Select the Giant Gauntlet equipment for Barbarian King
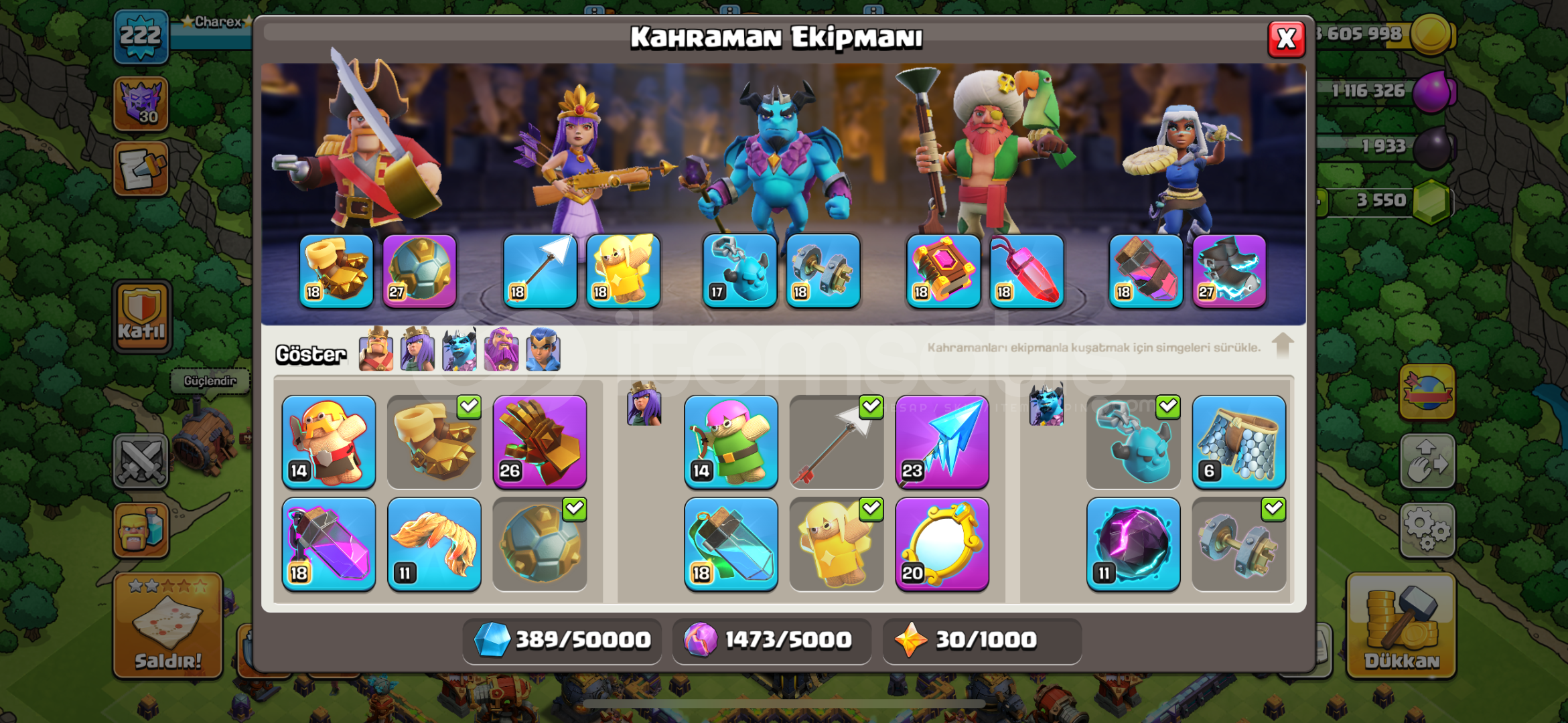The image size is (1568, 723). click(540, 442)
